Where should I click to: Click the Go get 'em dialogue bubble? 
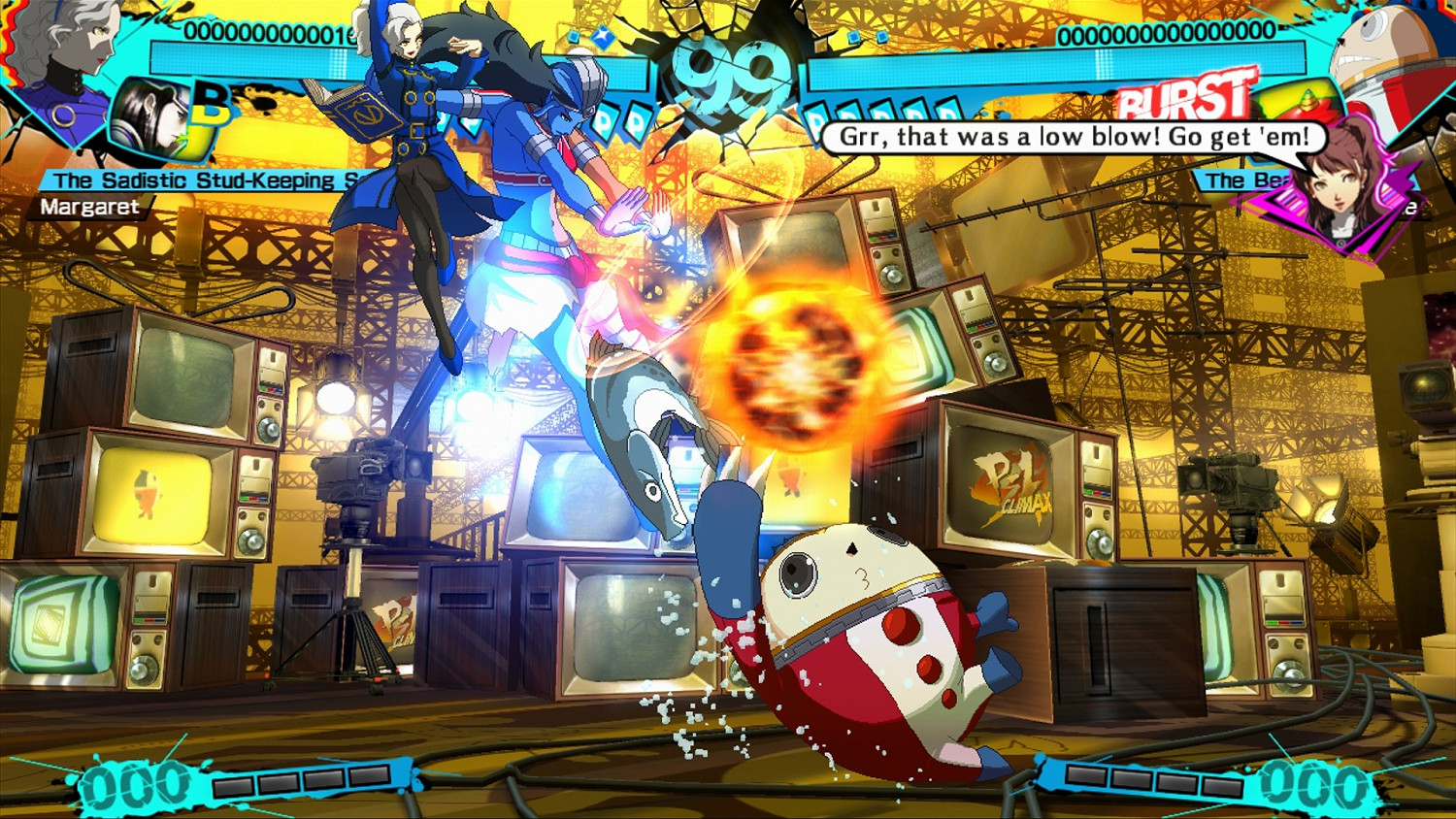(x=1071, y=137)
